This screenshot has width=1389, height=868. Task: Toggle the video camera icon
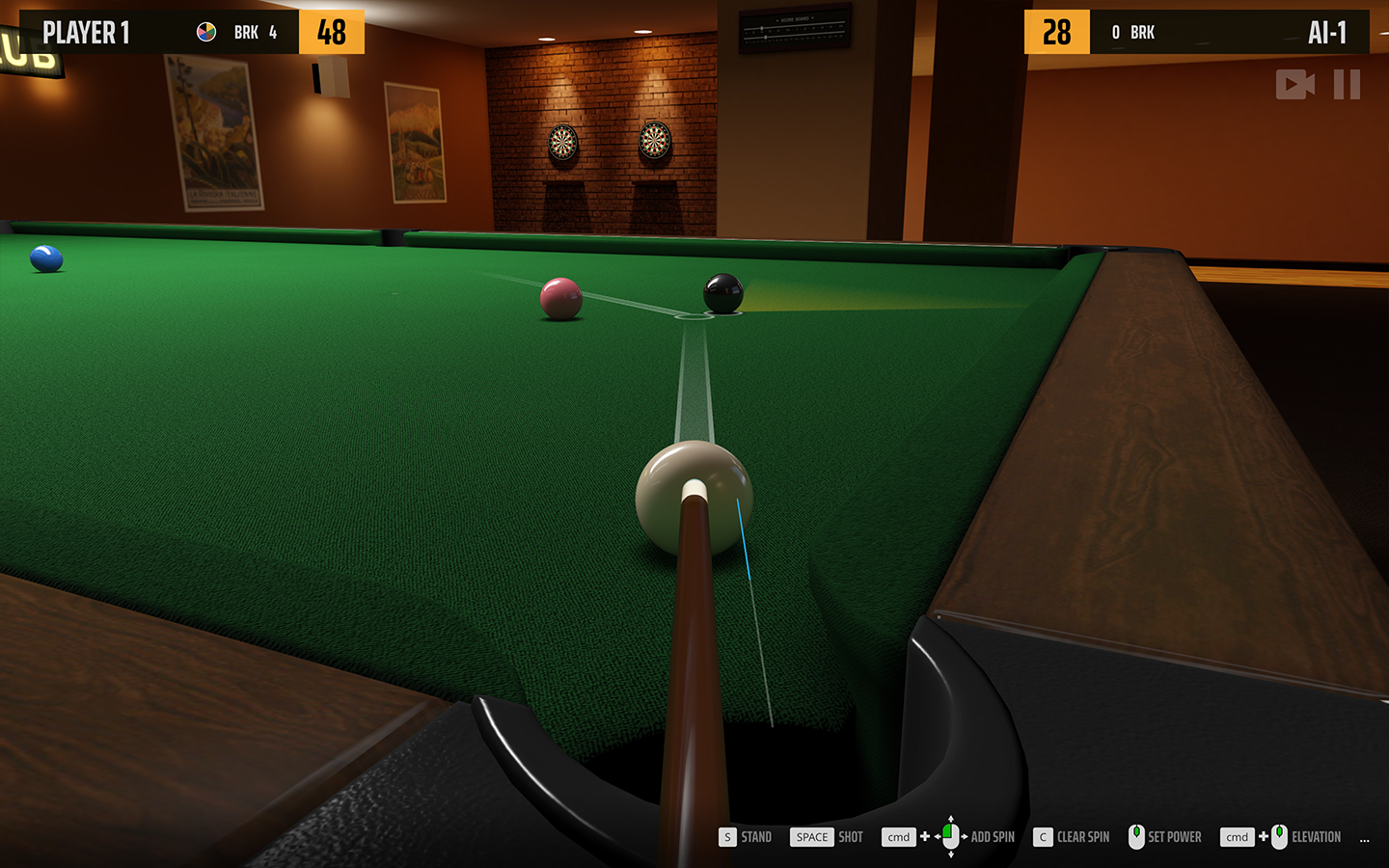coord(1294,85)
